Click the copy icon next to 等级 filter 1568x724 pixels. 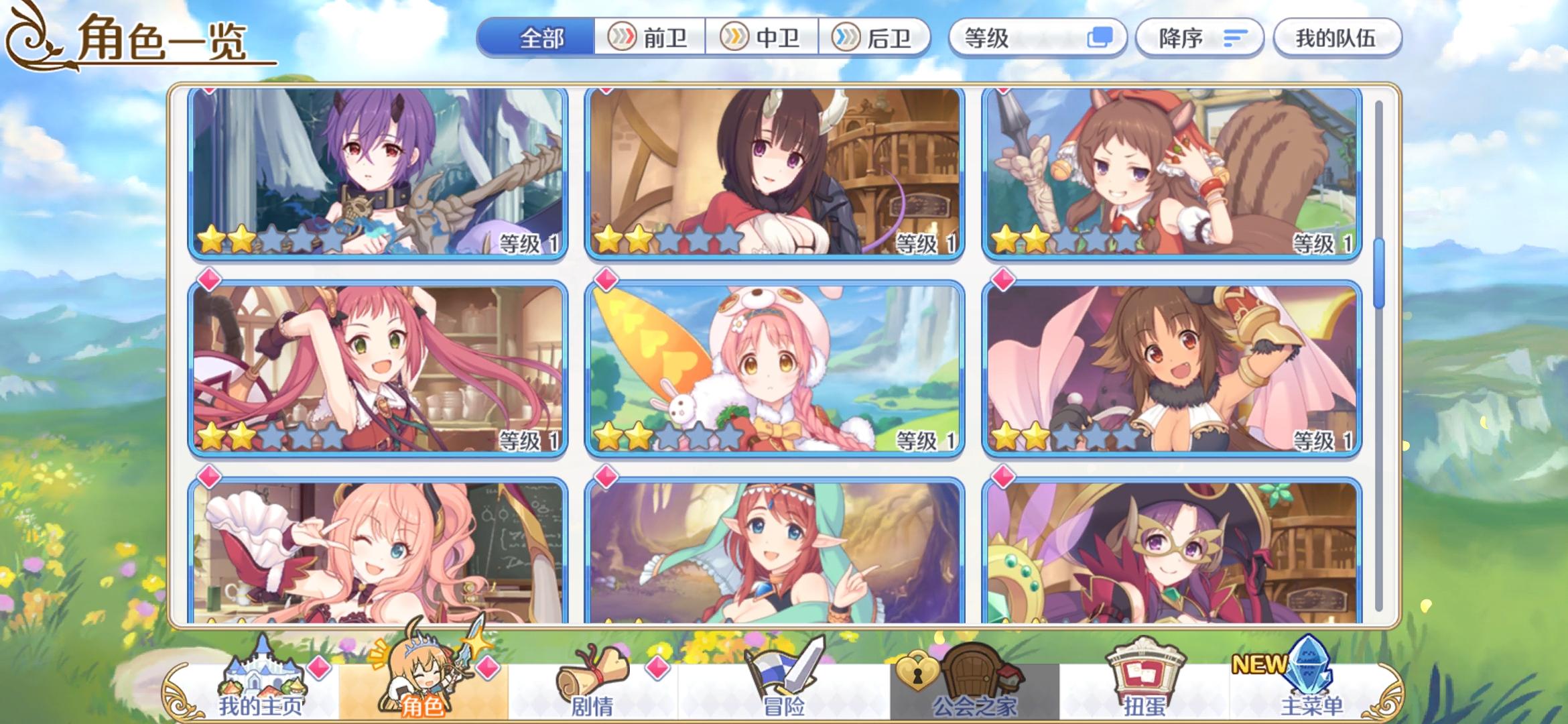point(1104,38)
